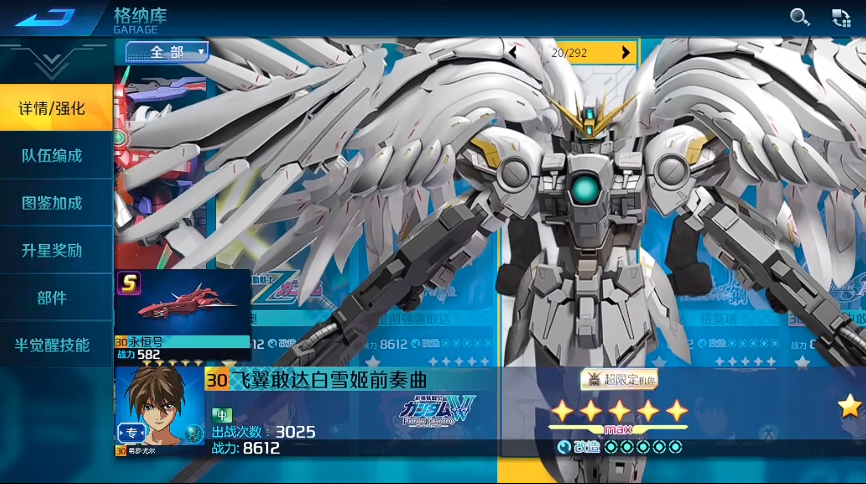Open the magnifying glass search

tap(799, 16)
